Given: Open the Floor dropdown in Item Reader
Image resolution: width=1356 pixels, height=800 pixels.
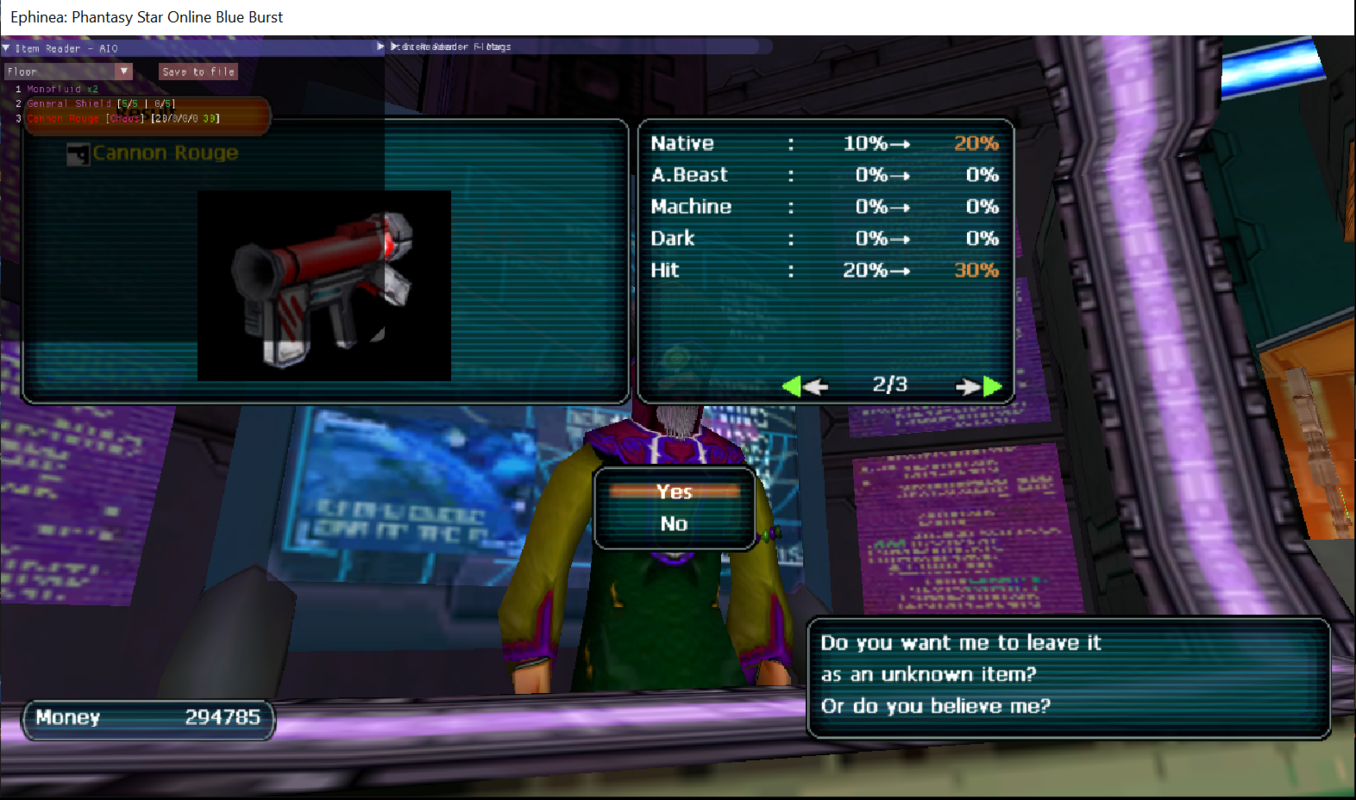Looking at the screenshot, I should pyautogui.click(x=124, y=72).
